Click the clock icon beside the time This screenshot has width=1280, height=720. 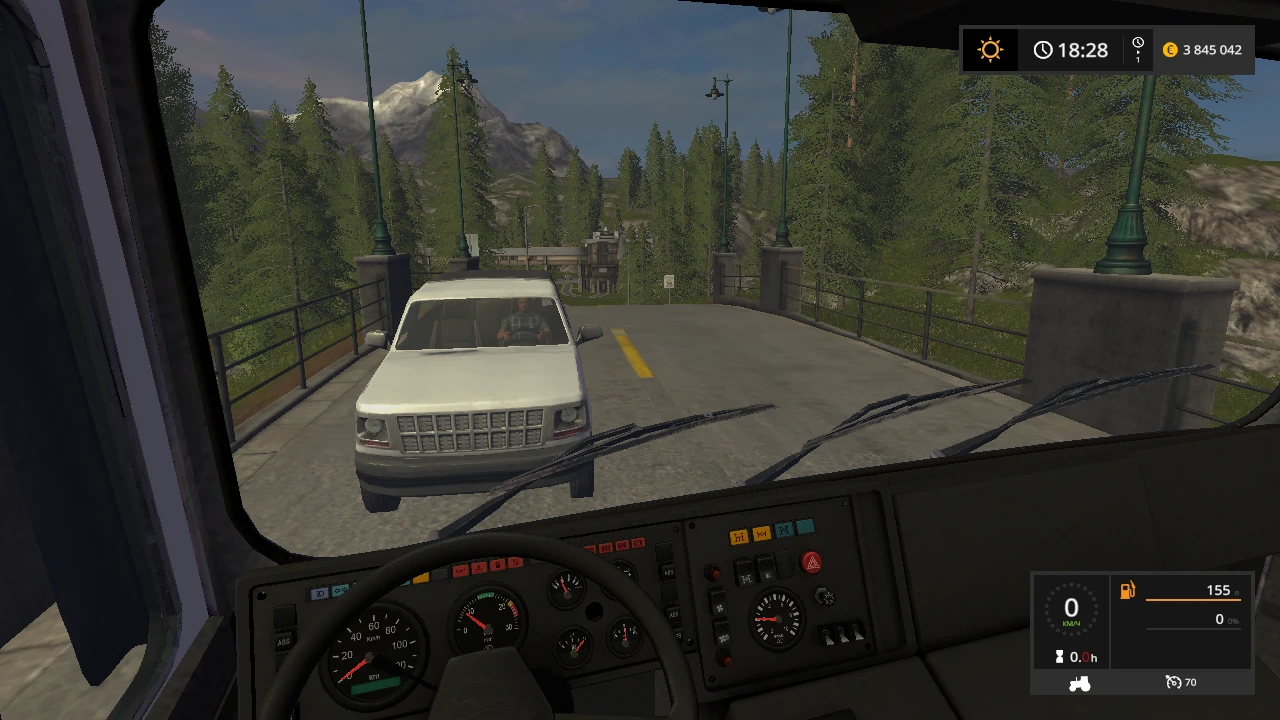[1043, 49]
